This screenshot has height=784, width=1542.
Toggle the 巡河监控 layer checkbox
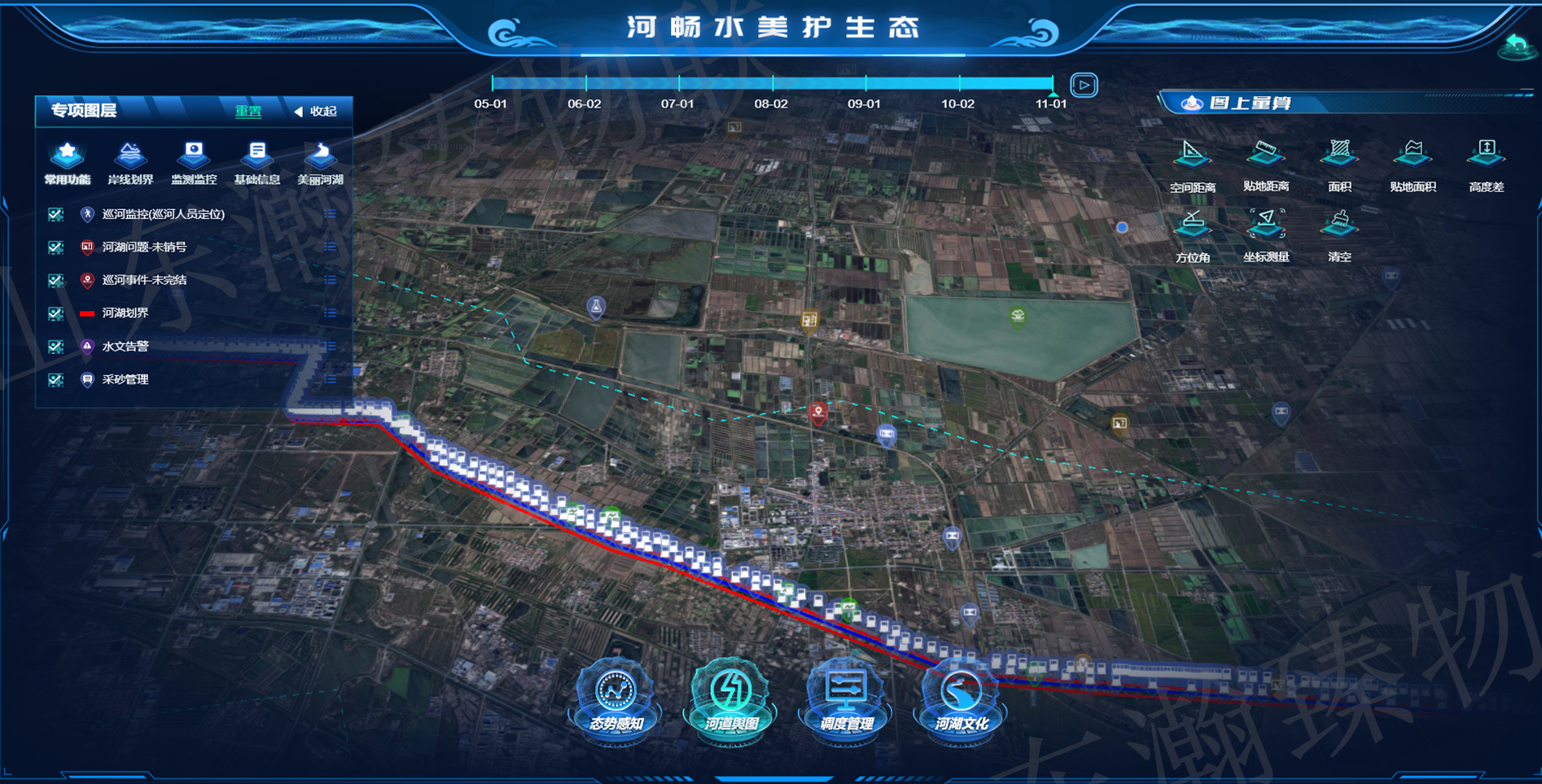click(x=55, y=214)
